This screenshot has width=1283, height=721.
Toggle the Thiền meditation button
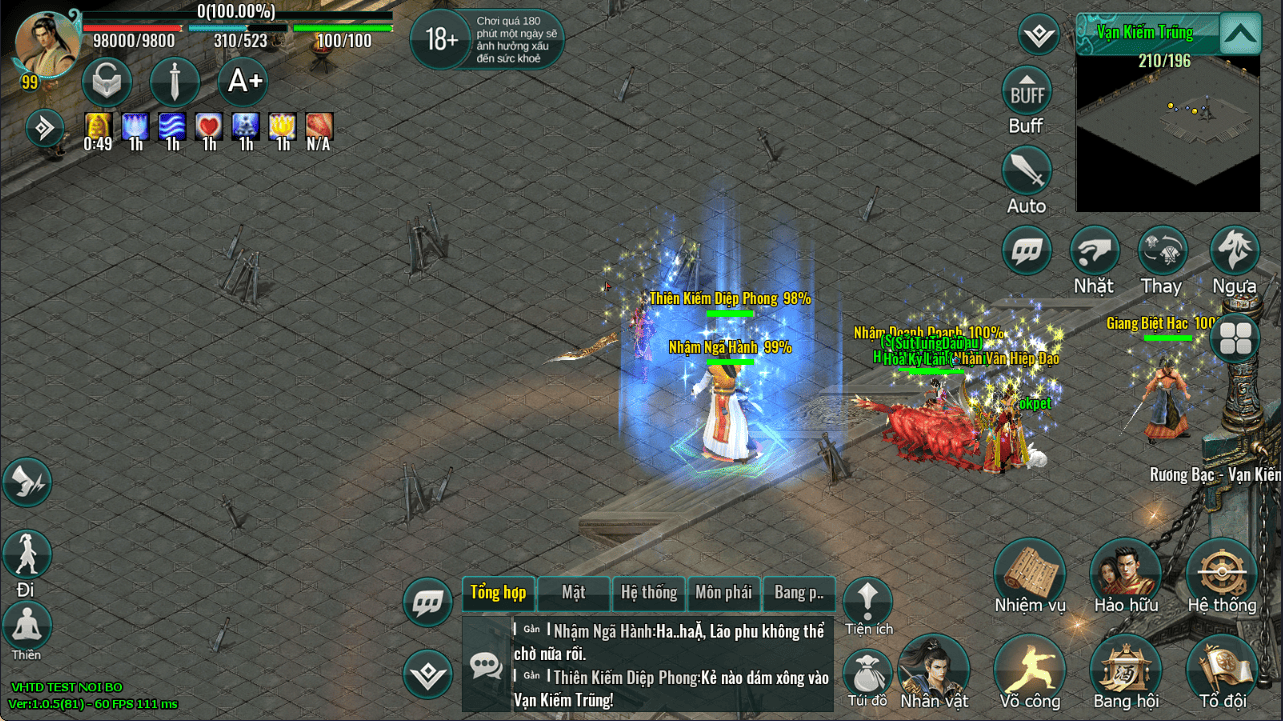27,626
